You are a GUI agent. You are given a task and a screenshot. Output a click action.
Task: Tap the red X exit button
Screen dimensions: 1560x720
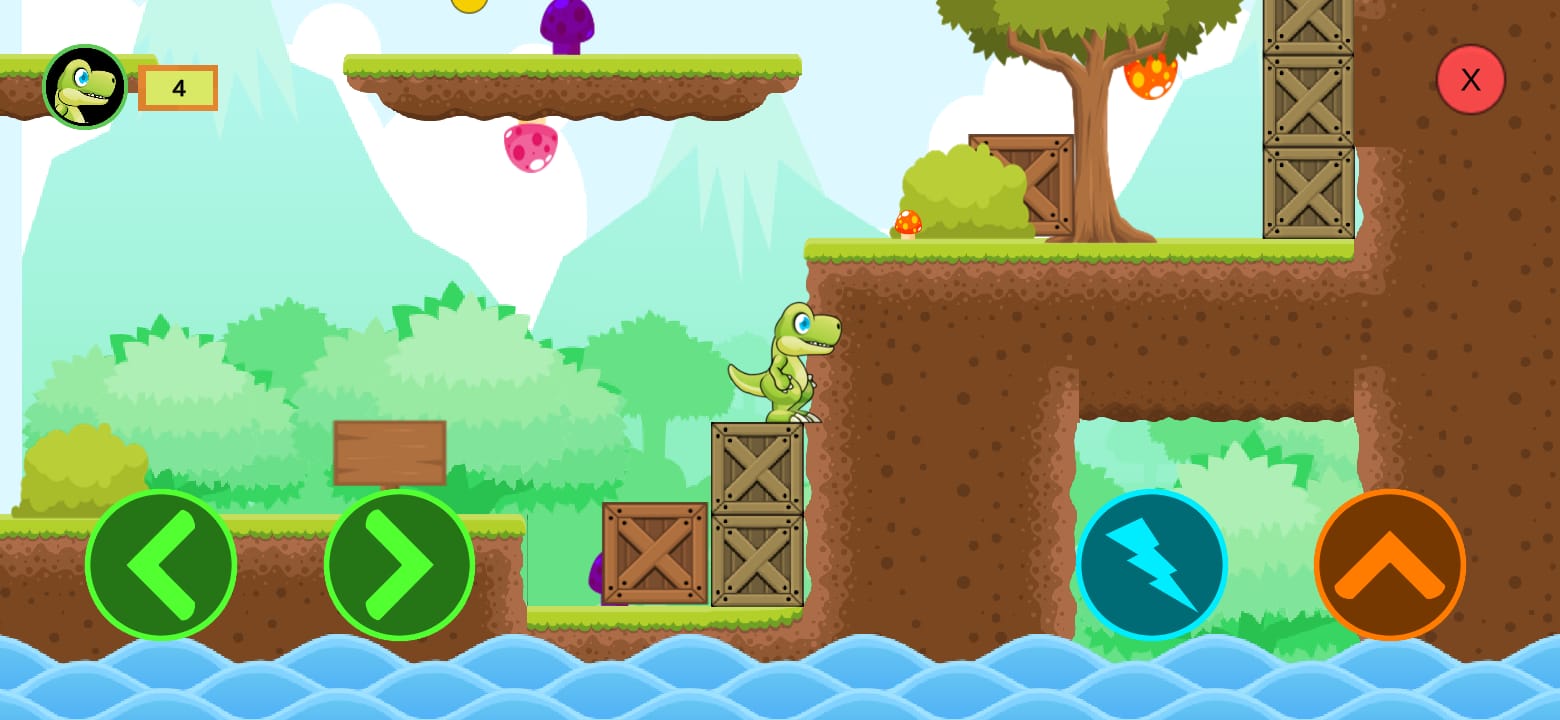(x=1470, y=79)
